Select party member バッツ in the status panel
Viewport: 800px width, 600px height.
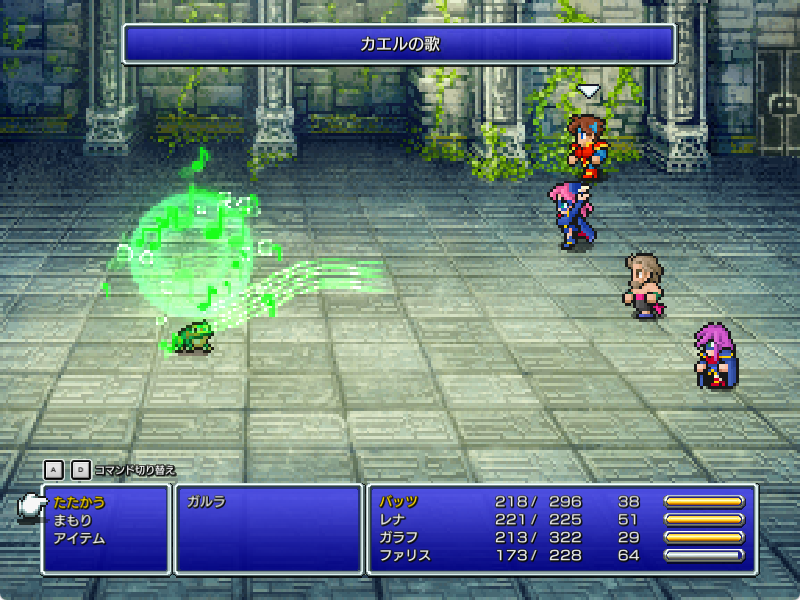399,502
